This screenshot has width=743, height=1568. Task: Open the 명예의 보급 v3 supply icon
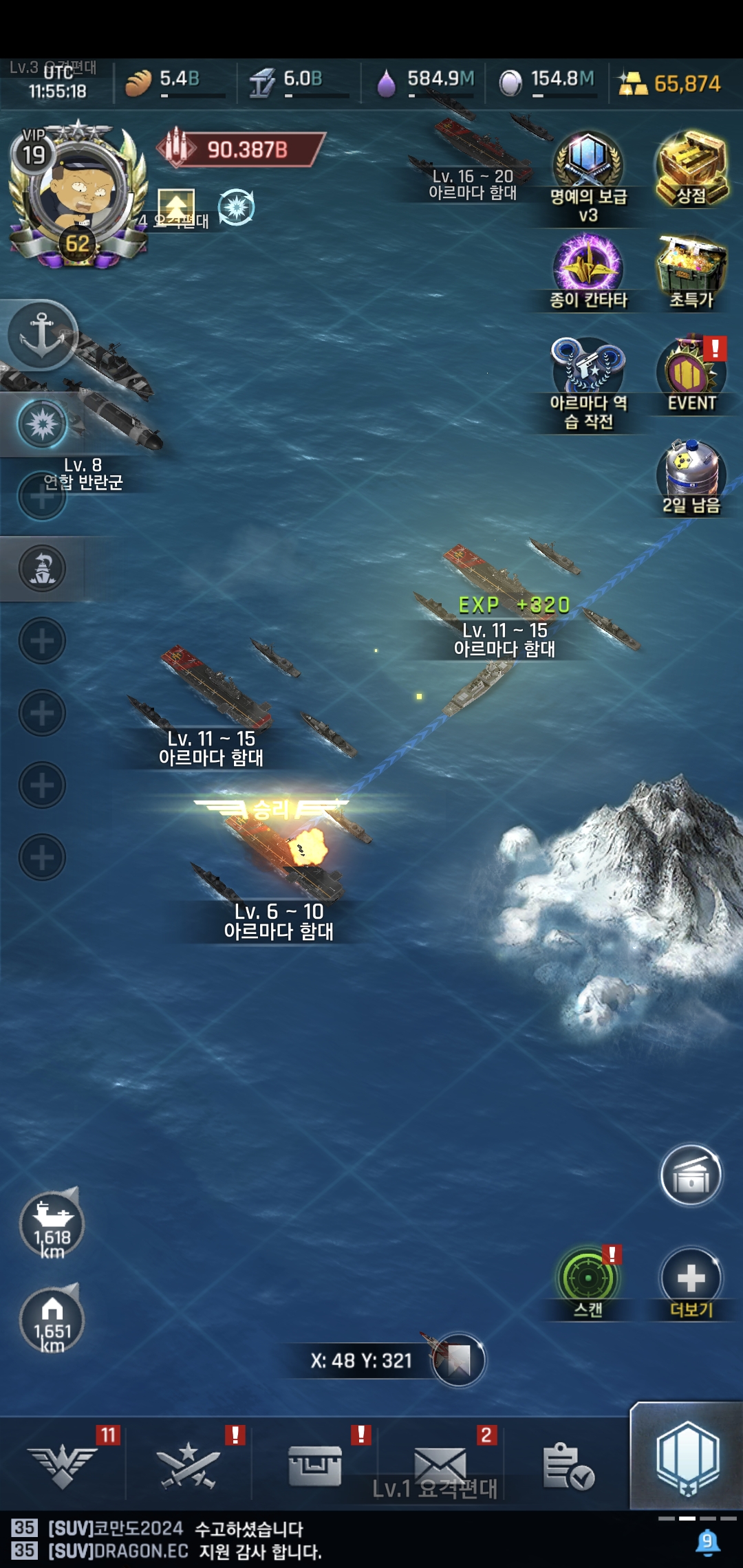[588, 165]
